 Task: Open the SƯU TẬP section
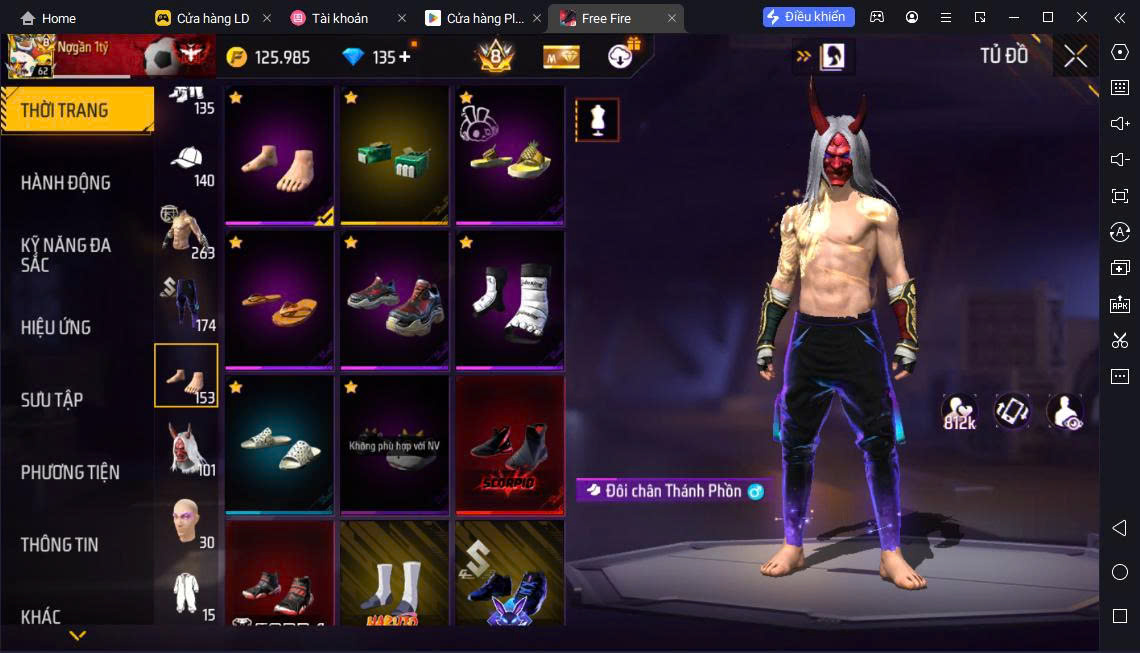[52, 399]
